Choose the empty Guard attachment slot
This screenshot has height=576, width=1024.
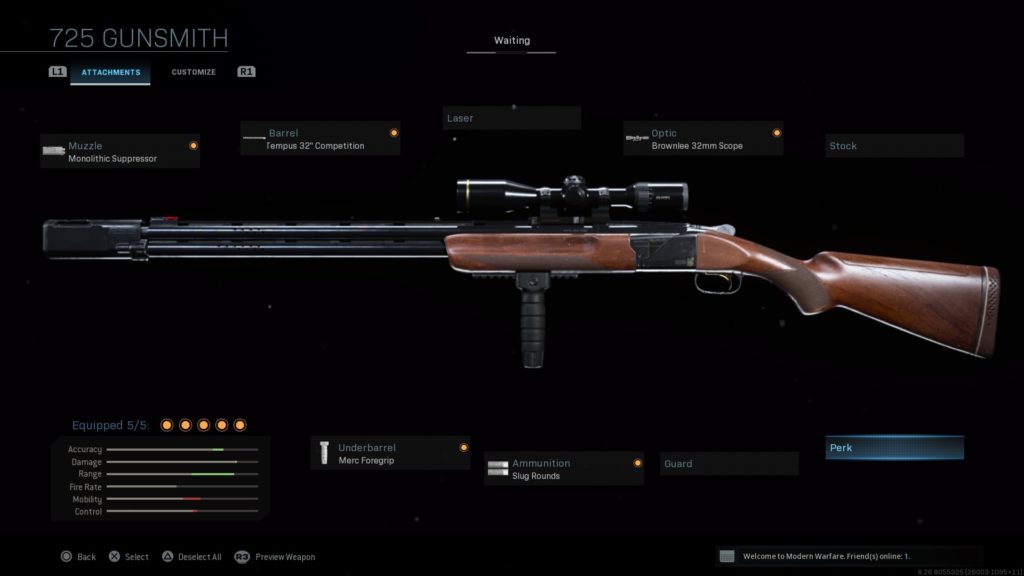[729, 464]
